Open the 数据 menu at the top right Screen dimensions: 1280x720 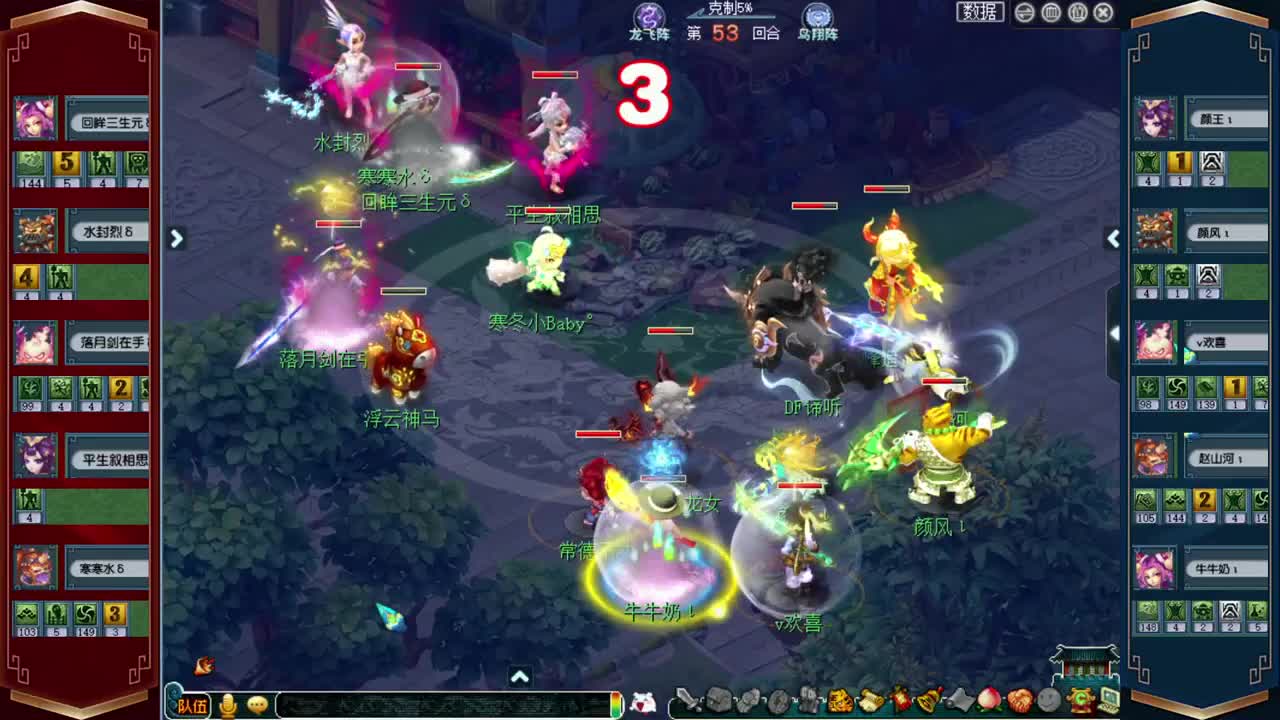coord(976,12)
